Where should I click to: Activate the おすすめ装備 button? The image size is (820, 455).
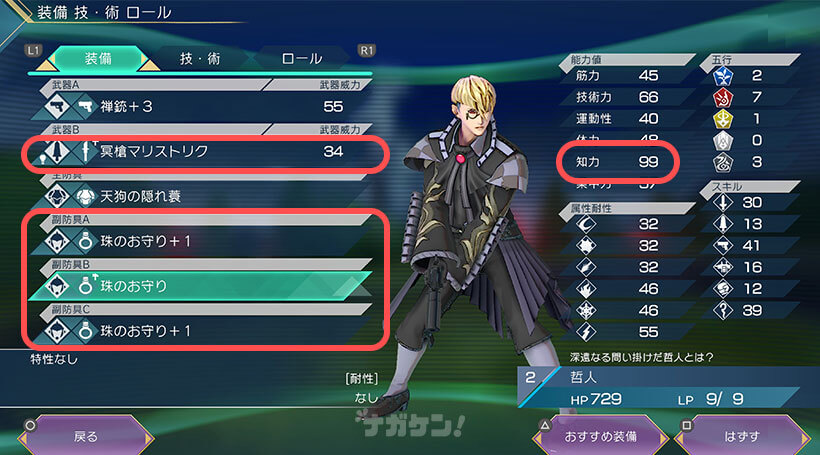600,436
